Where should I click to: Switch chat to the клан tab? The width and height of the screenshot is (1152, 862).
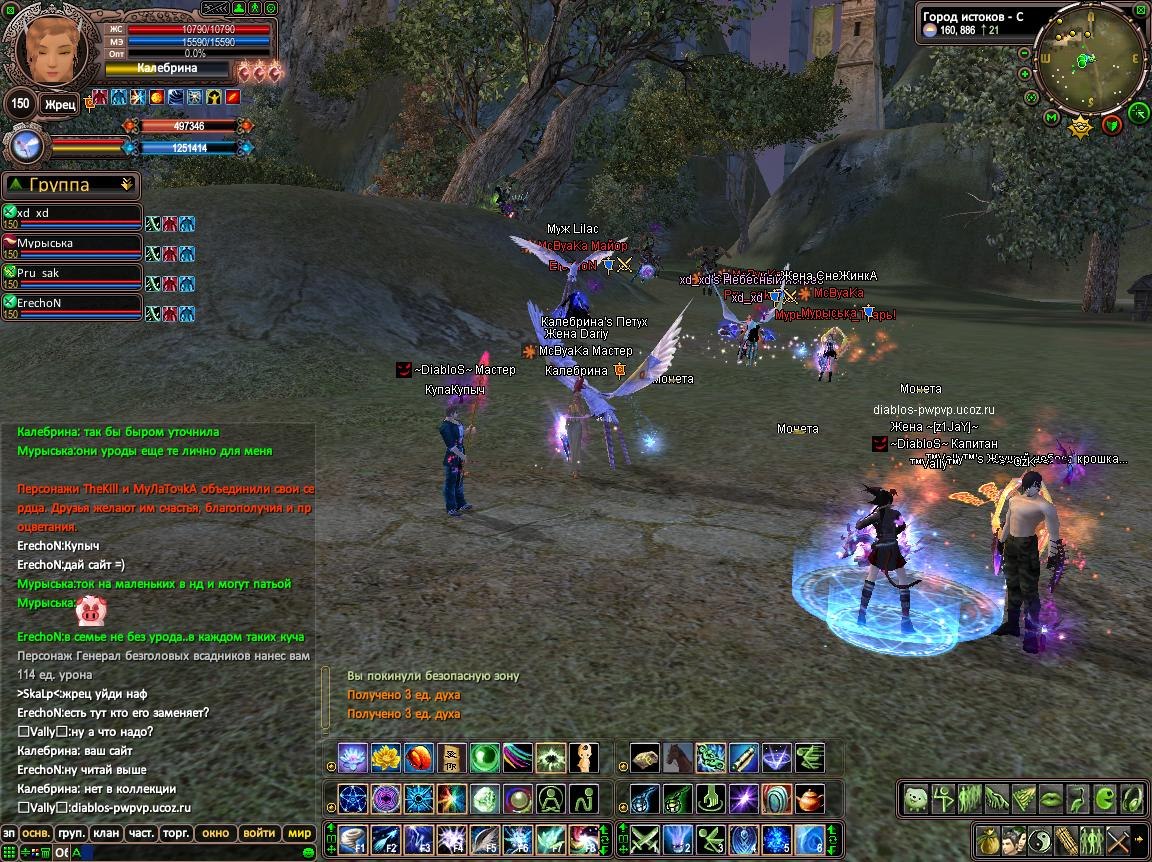(x=105, y=833)
